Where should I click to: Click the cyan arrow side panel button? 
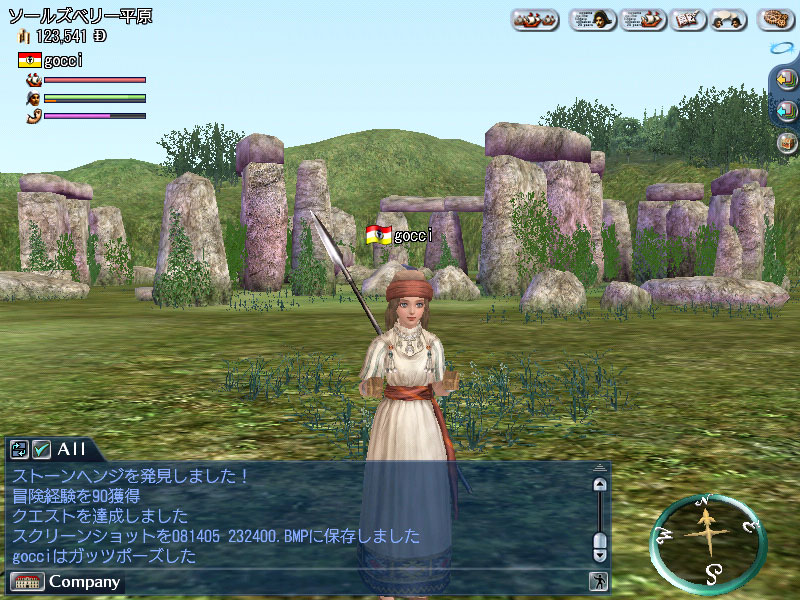[785, 110]
